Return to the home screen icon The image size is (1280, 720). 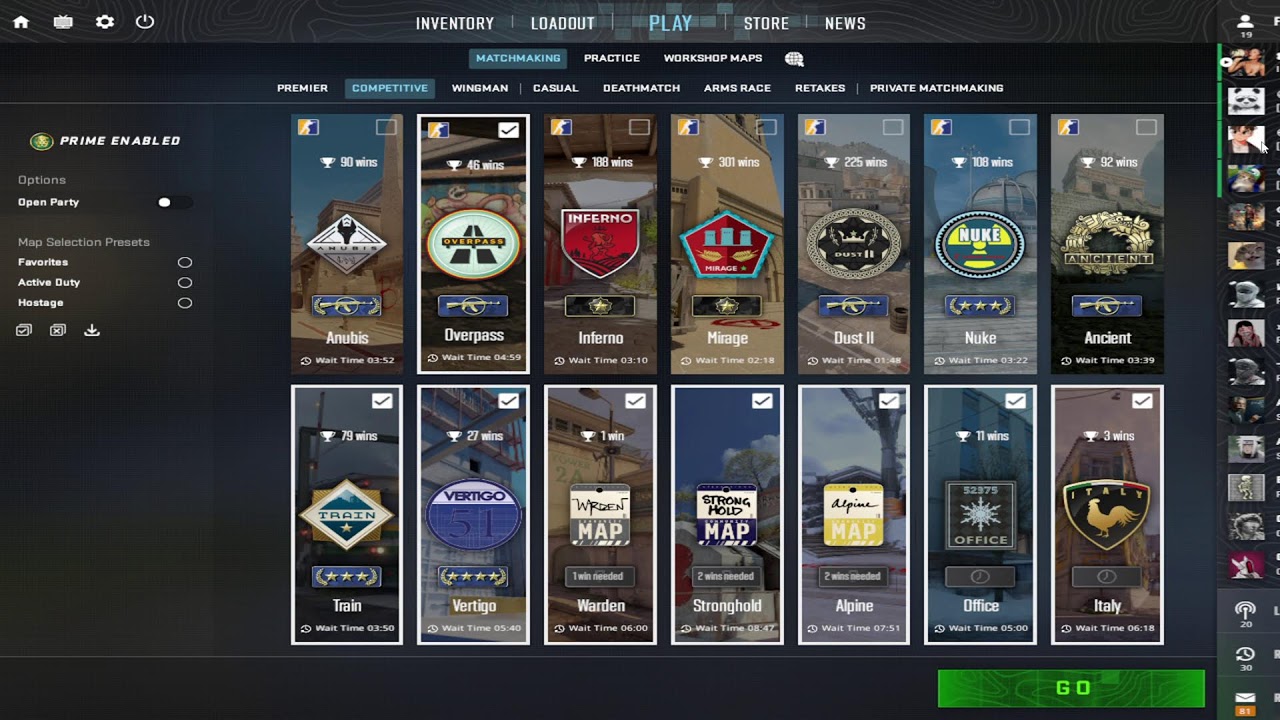pos(21,22)
